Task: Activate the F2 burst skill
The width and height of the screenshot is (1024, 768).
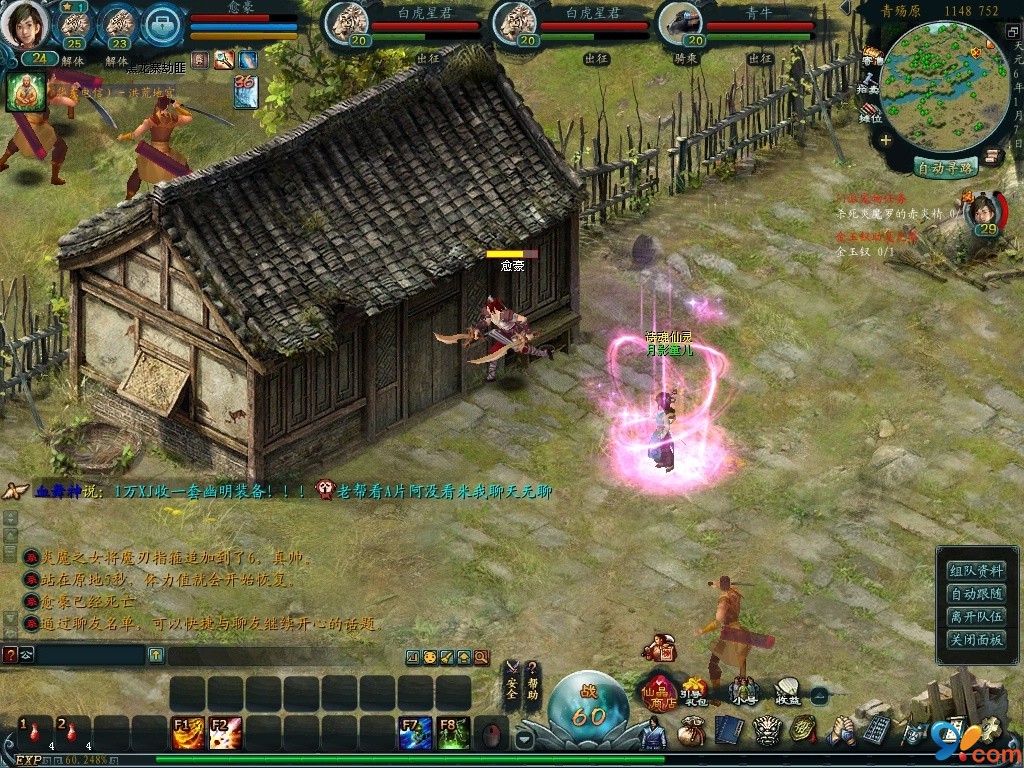Action: point(225,733)
